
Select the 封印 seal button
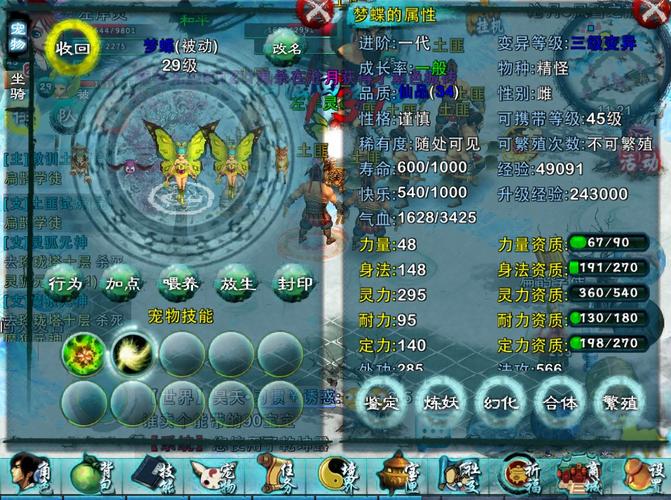(294, 284)
